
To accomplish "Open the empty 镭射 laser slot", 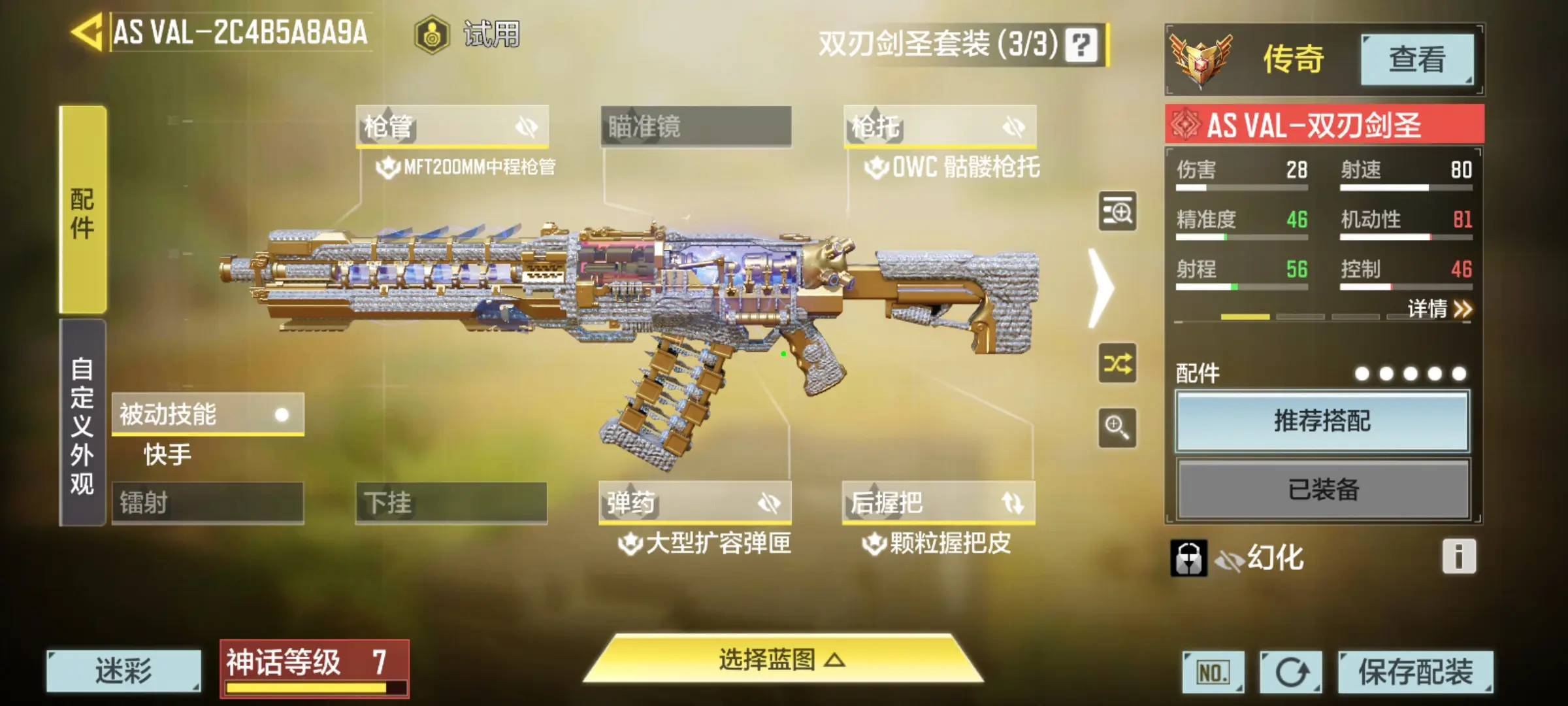I will pos(208,503).
